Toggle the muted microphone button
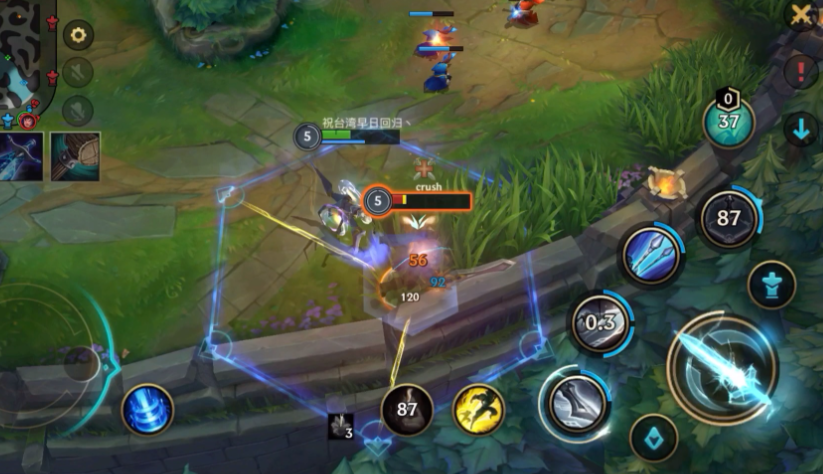This screenshot has height=474, width=823. coord(78,73)
